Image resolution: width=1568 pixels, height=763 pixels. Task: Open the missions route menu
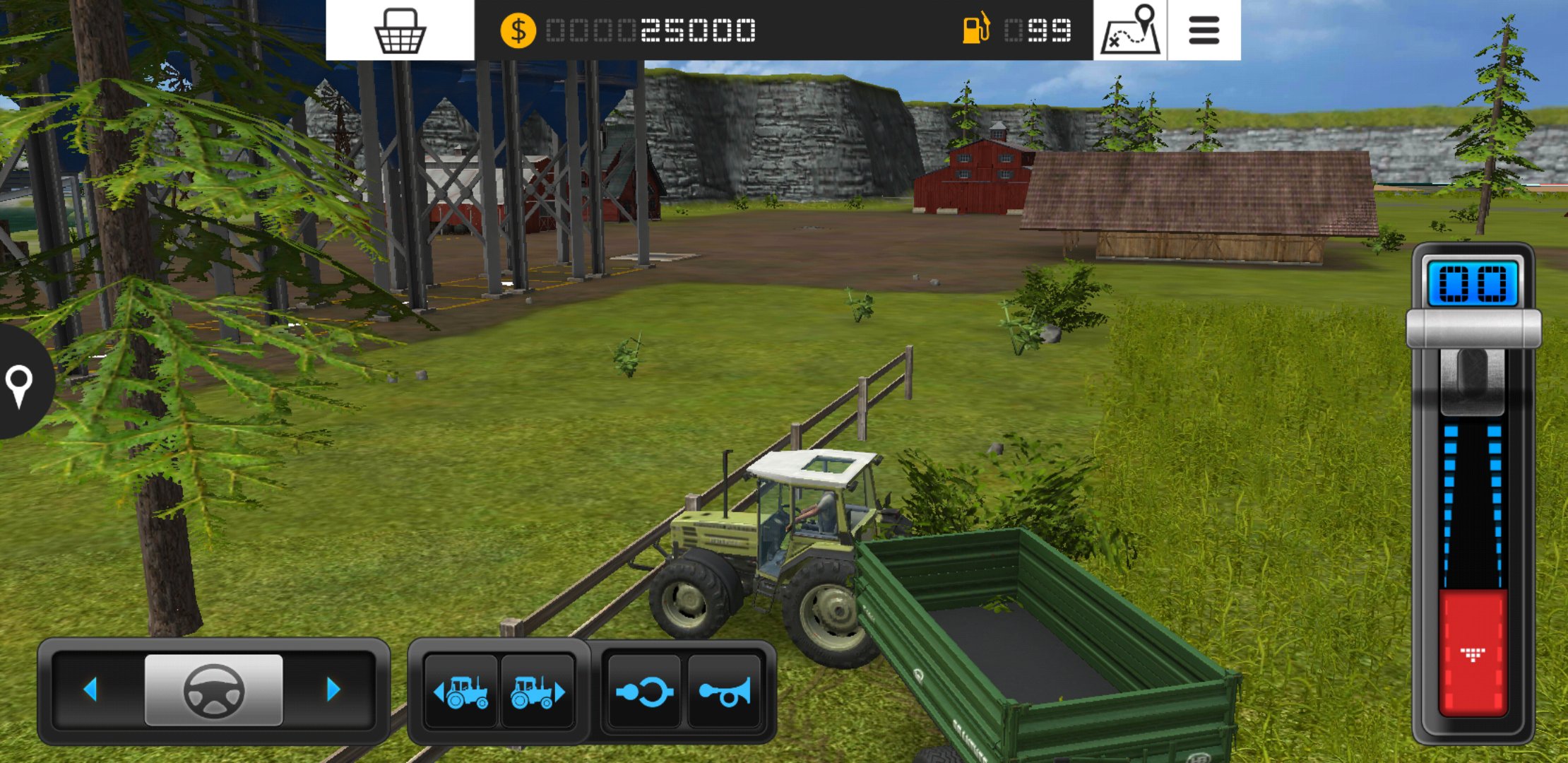tap(1129, 30)
